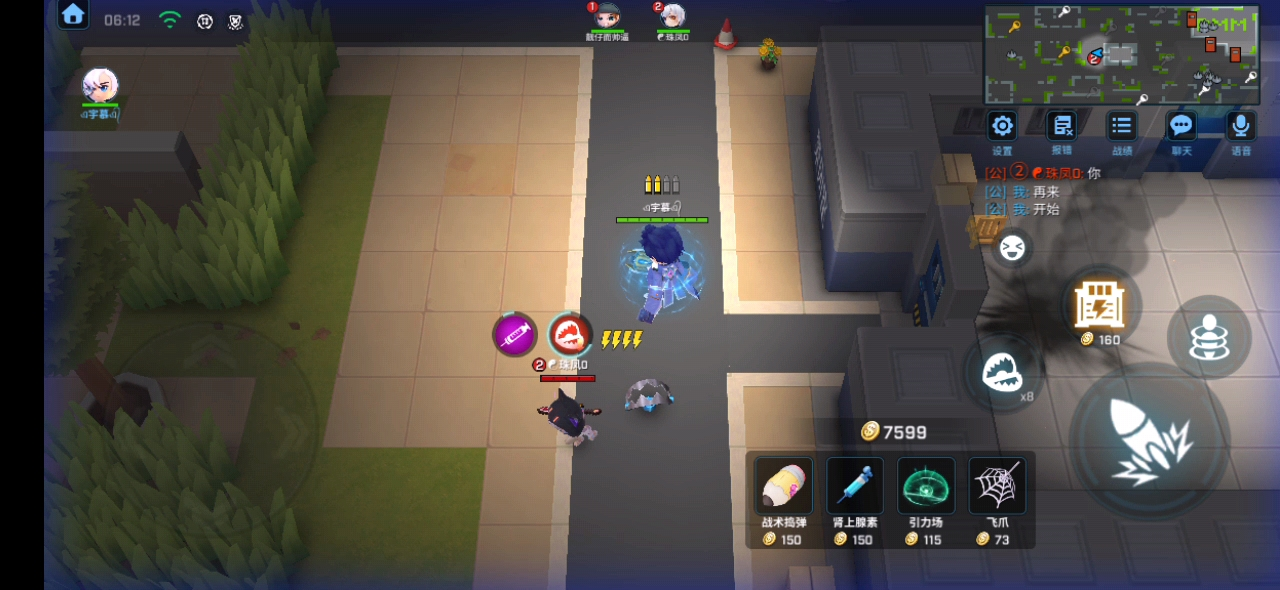Image resolution: width=1280 pixels, height=590 pixels.
Task: Open the laughing emoji button
Action: [x=1013, y=247]
